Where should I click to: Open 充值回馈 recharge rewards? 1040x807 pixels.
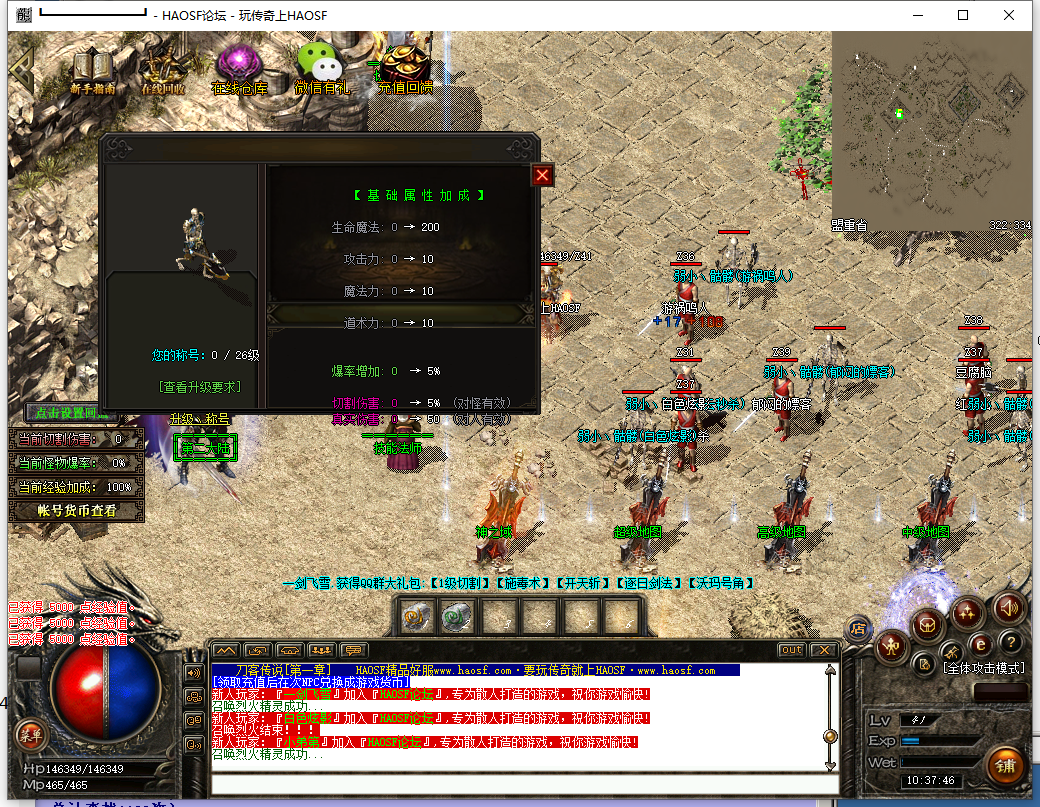coord(405,68)
